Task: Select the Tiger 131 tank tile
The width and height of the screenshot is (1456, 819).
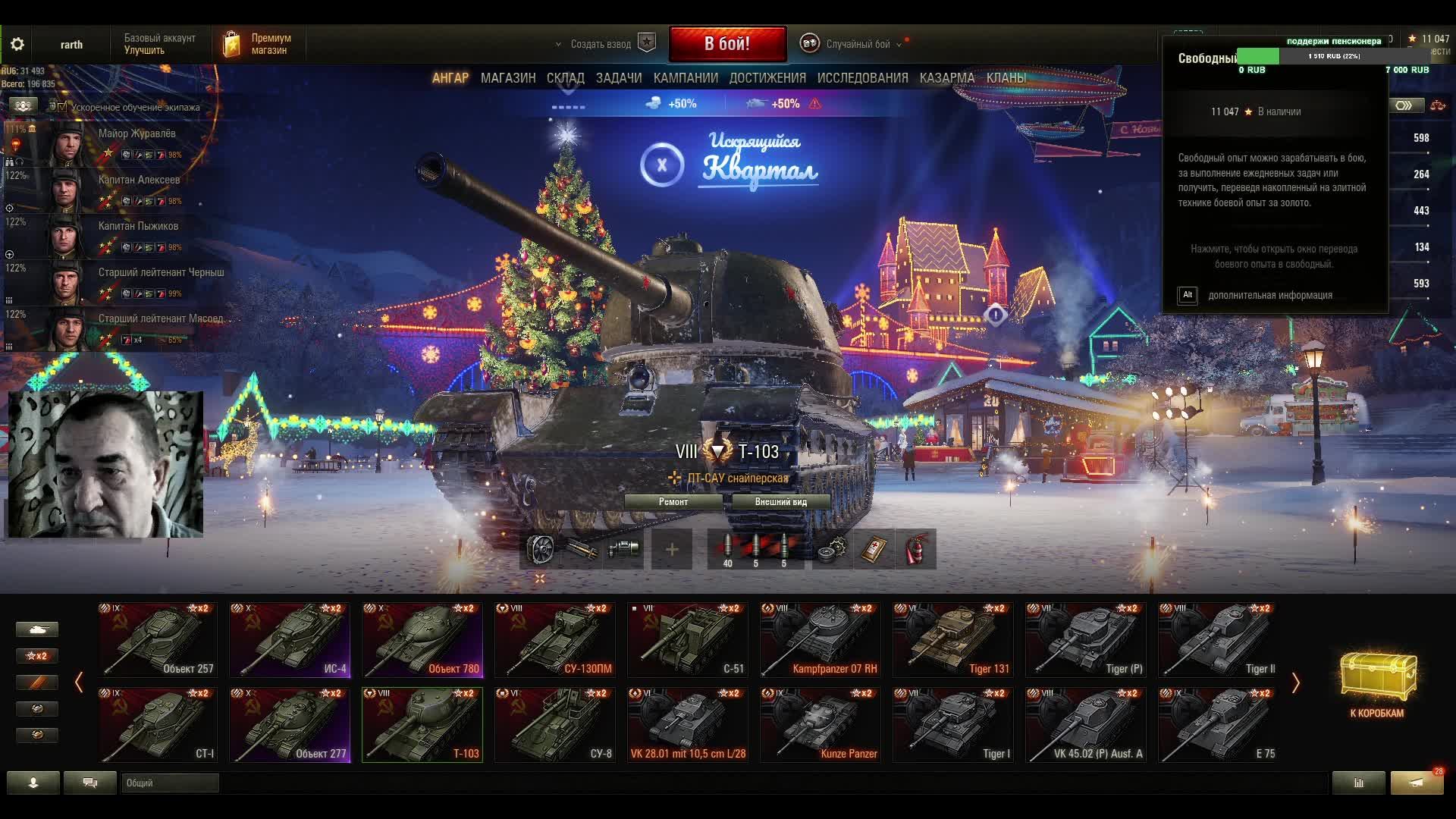Action: point(953,639)
